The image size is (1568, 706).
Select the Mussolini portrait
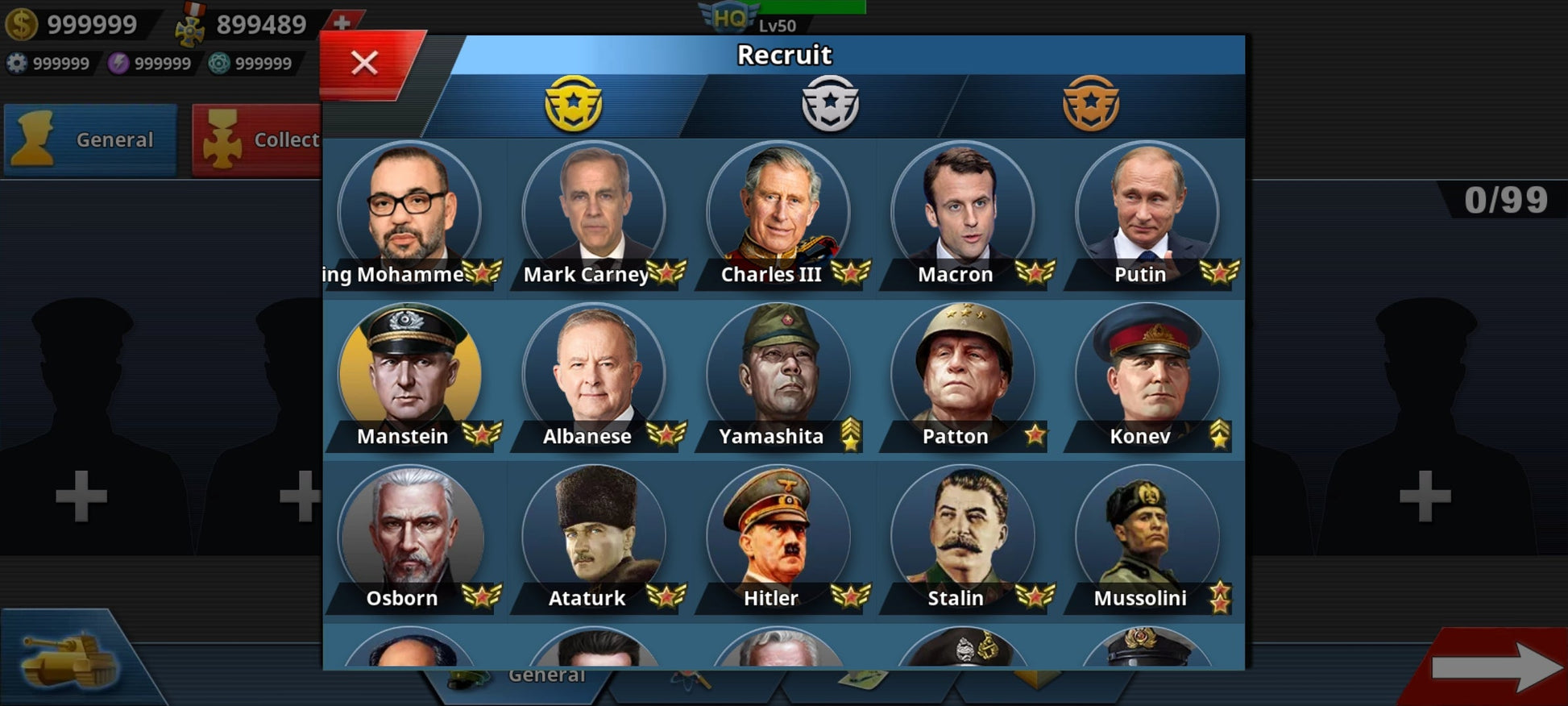[x=1147, y=536]
